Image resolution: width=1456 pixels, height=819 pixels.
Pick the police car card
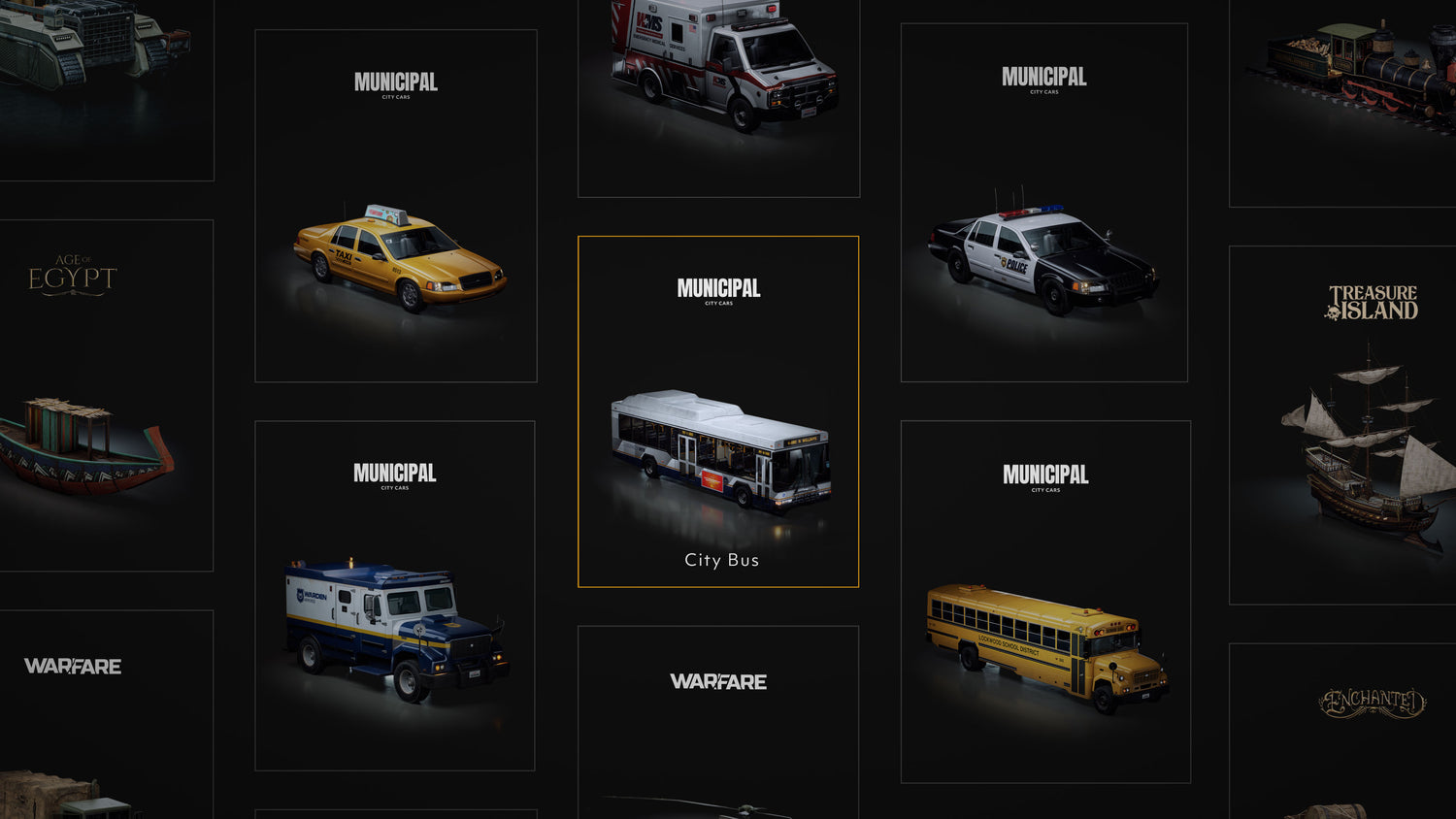point(1043,203)
